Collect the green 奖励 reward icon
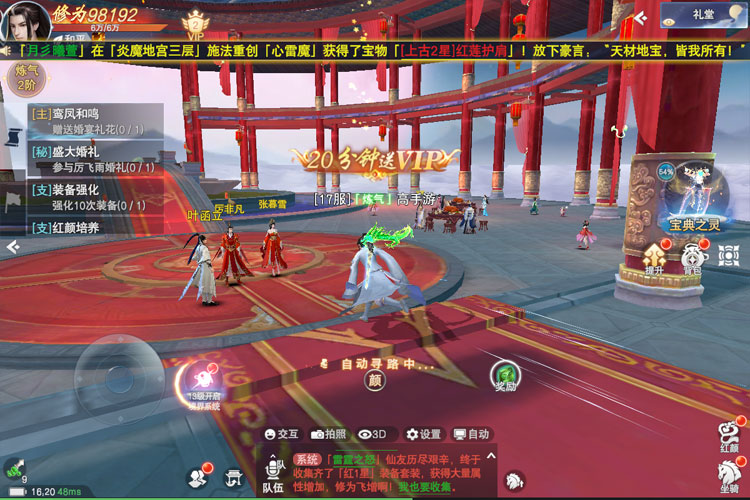The width and height of the screenshot is (750, 500). (x=506, y=376)
